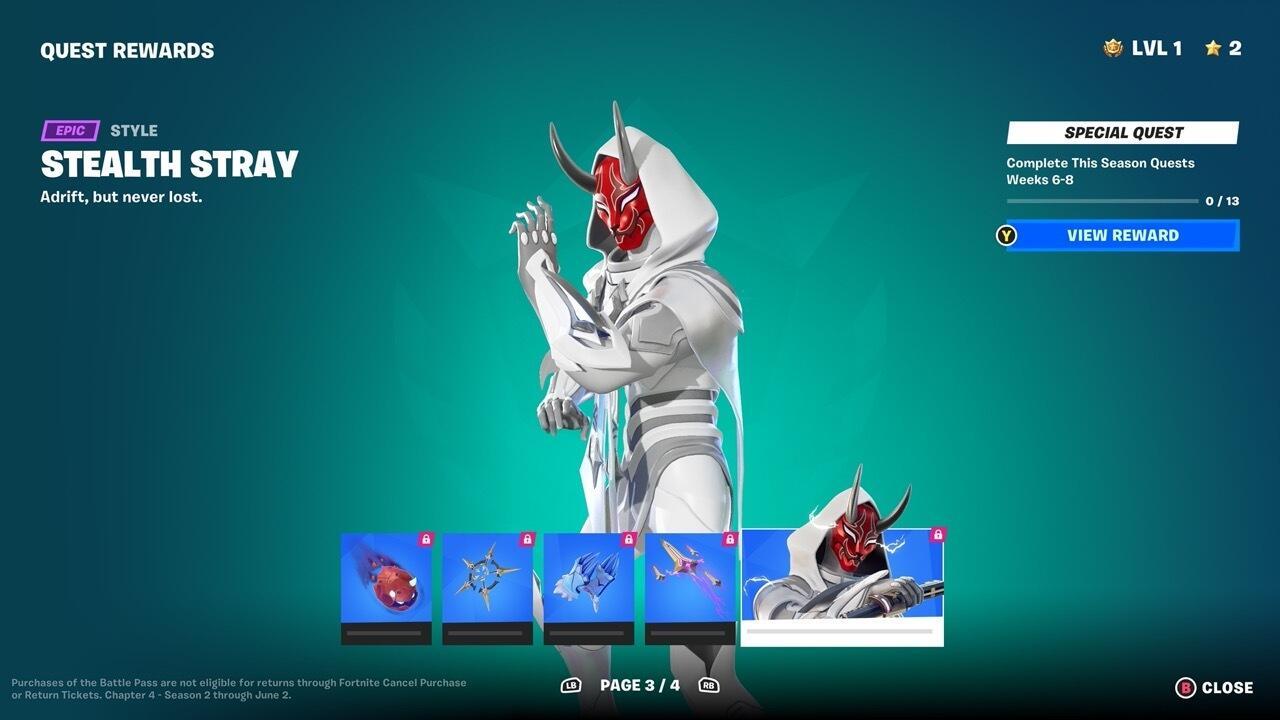Click the B button icon beside Close
This screenshot has width=1280, height=720.
point(1185,688)
